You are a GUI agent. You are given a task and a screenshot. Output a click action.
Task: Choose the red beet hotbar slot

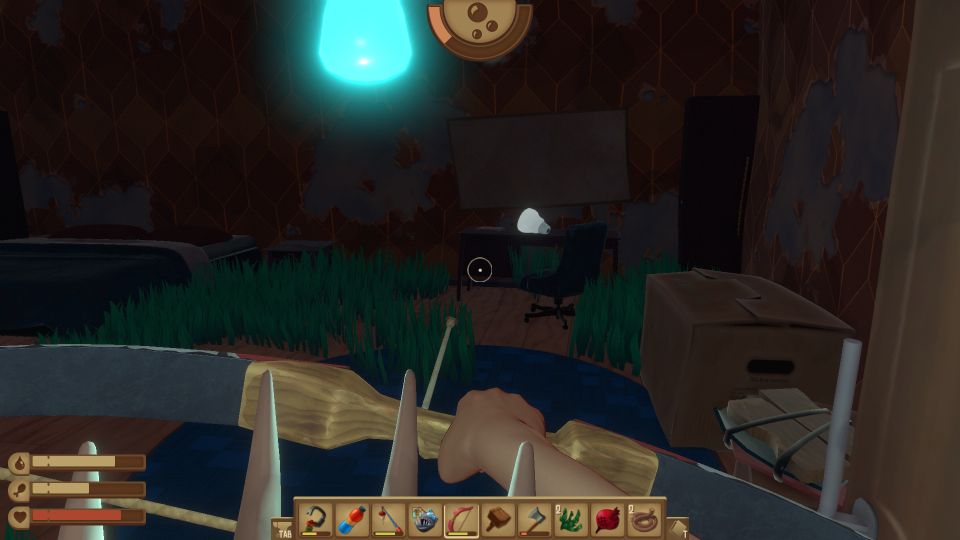(x=608, y=519)
